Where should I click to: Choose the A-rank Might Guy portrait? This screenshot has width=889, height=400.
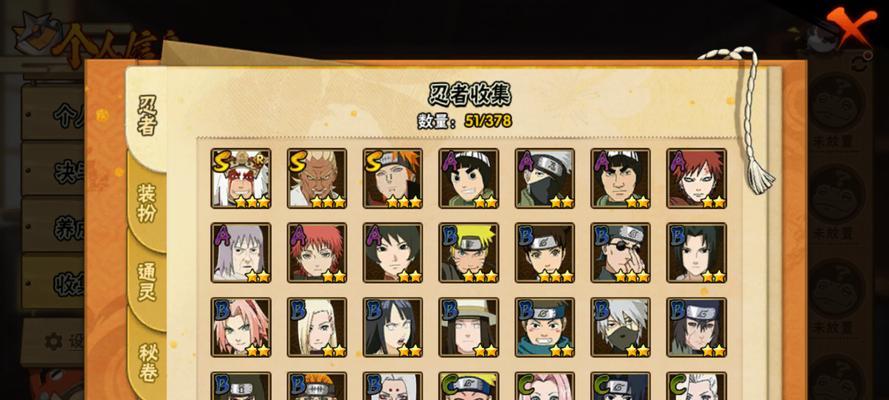[x=621, y=178]
